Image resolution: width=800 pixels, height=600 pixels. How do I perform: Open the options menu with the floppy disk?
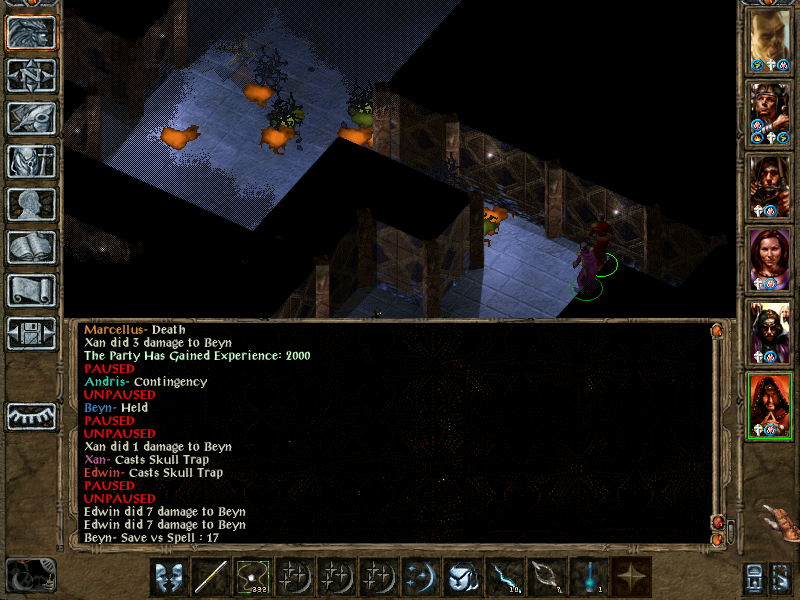tap(31, 333)
